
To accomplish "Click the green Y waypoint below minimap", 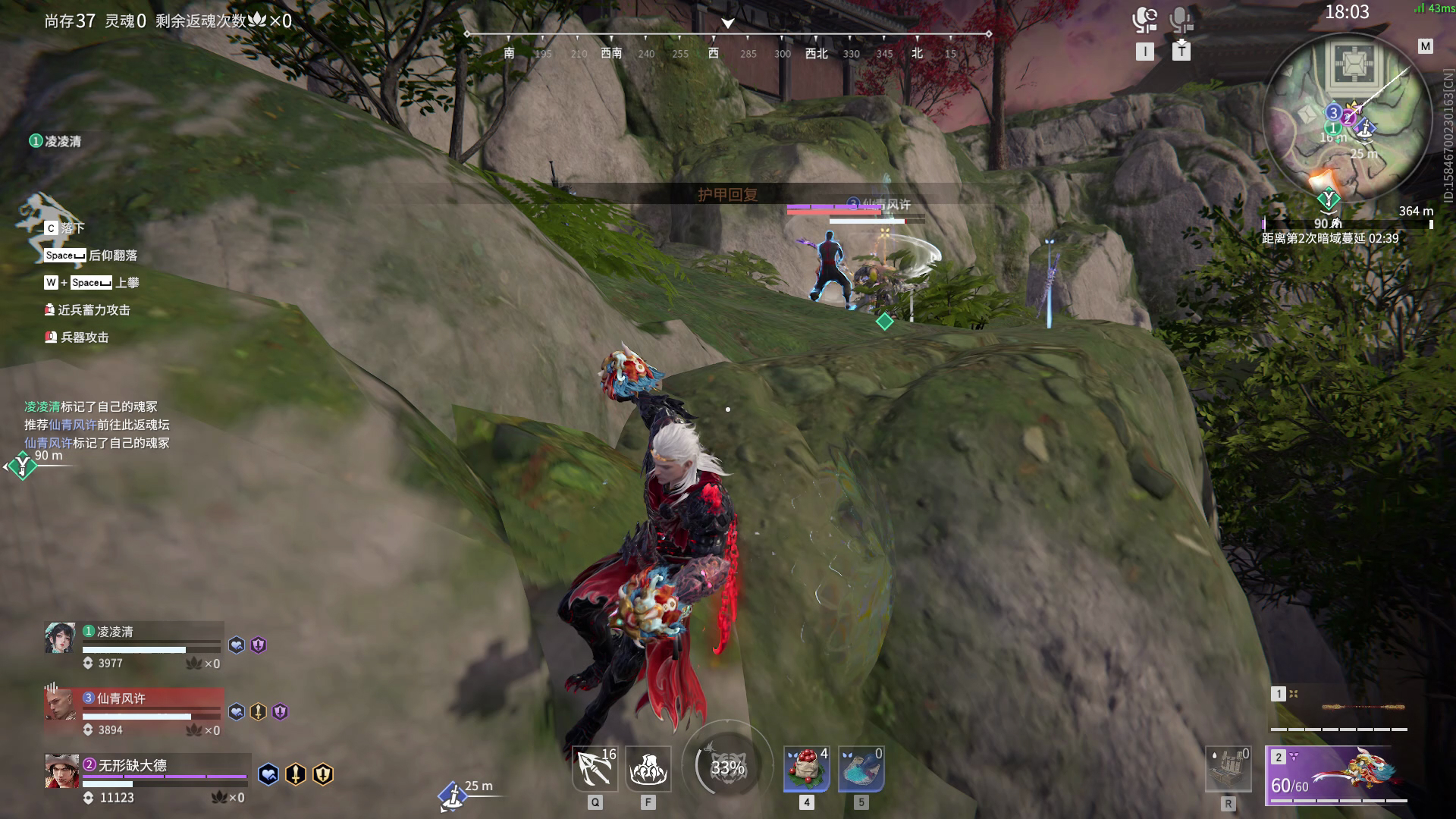I will 1328,199.
